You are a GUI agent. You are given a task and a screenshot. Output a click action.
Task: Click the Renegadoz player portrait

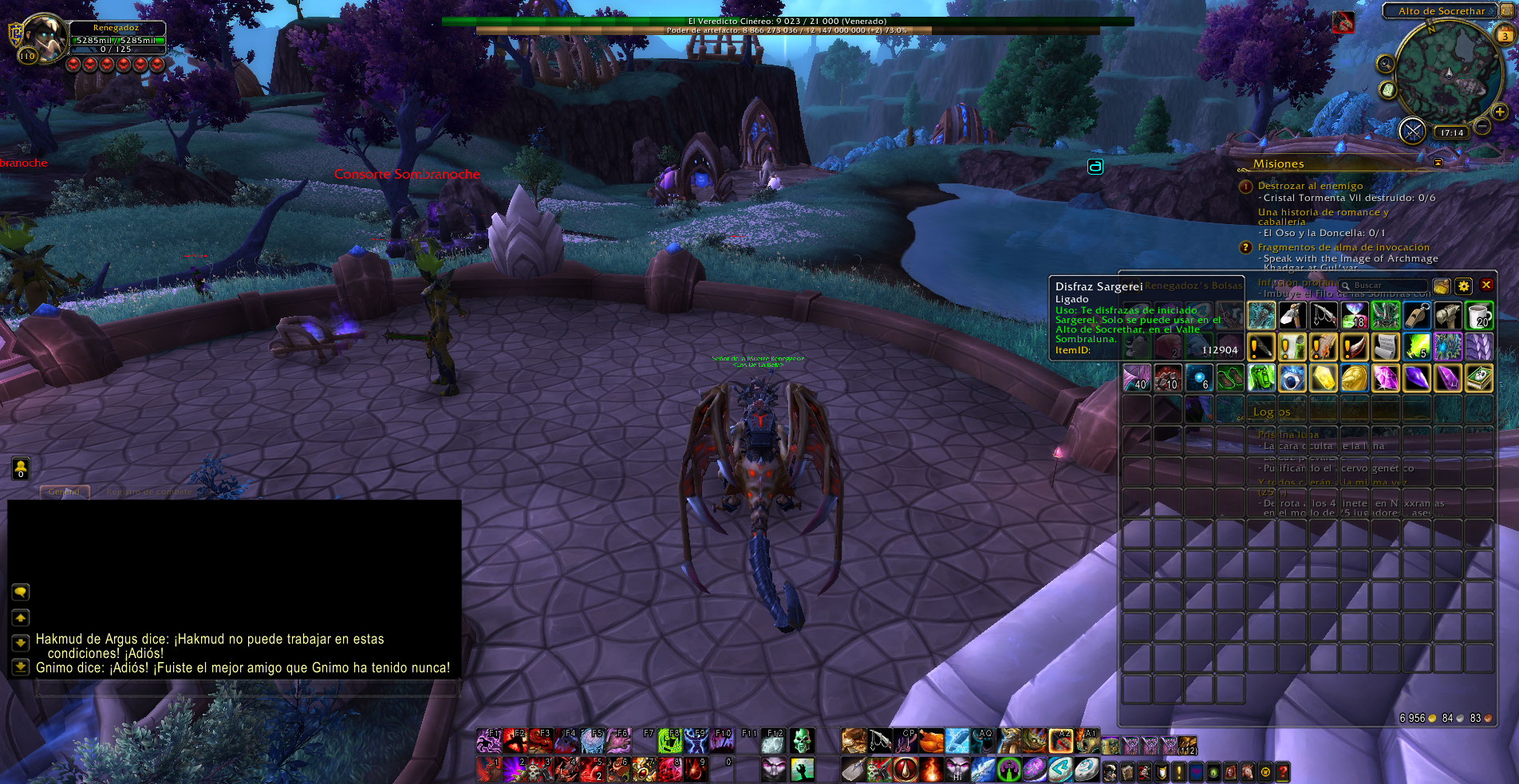[45, 37]
